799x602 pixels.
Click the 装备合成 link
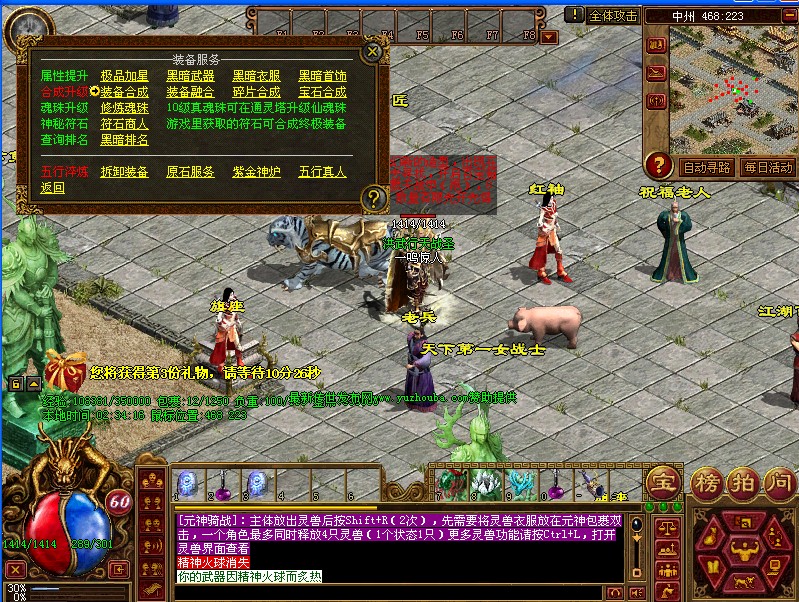pos(125,92)
